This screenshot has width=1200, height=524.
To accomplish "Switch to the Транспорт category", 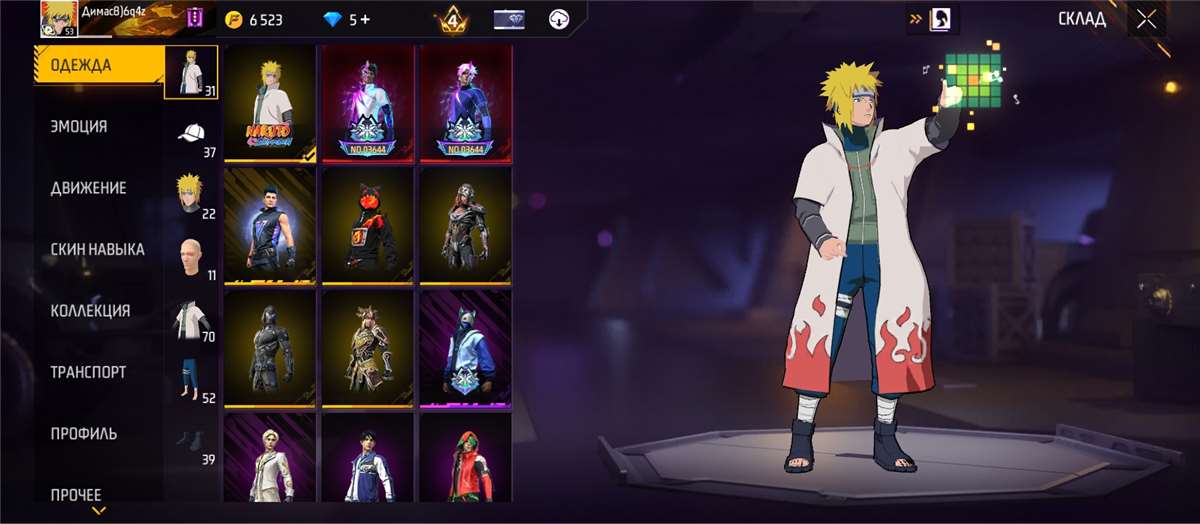I will [x=88, y=372].
